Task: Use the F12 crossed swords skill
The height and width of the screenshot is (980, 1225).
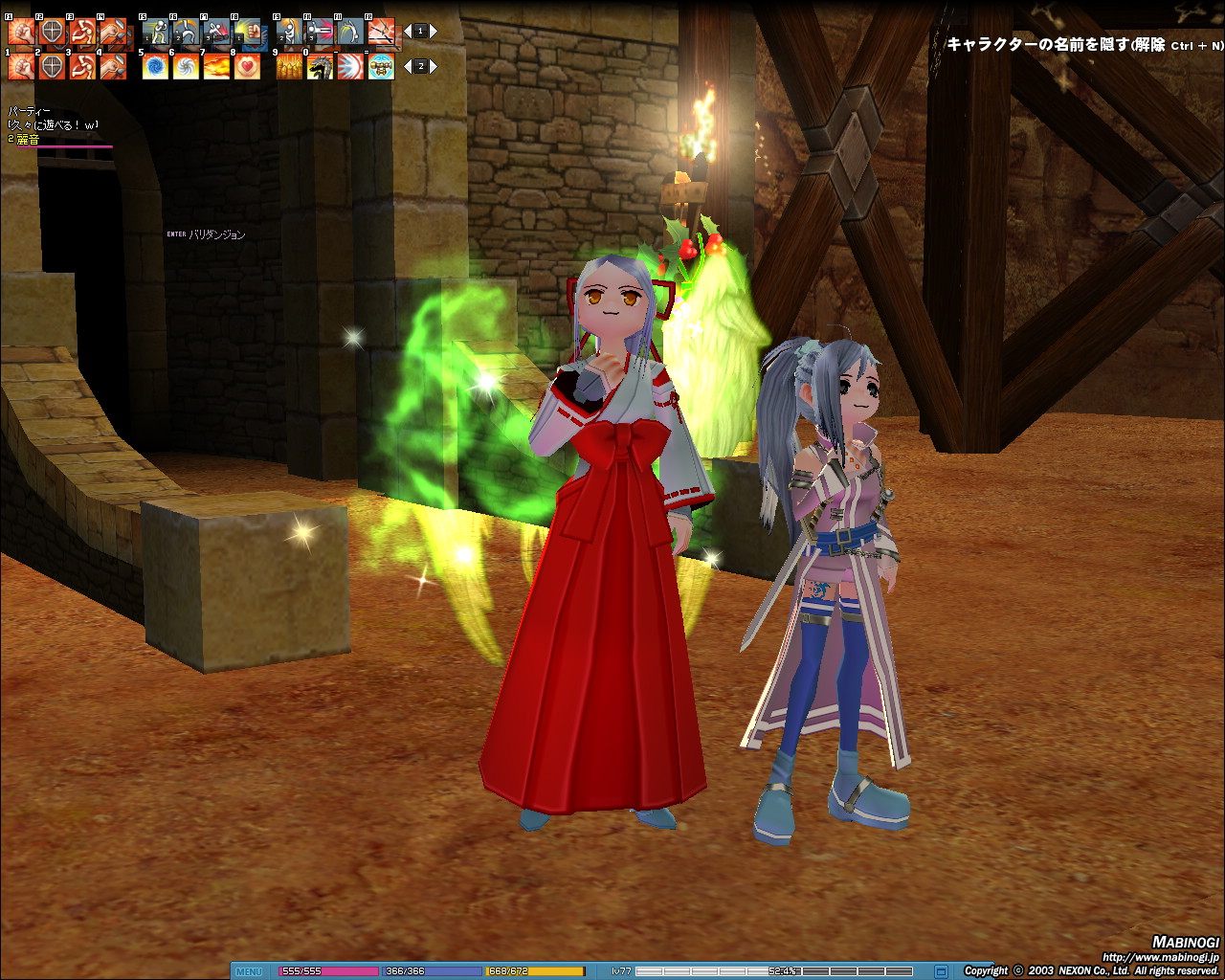Action: click(x=381, y=33)
